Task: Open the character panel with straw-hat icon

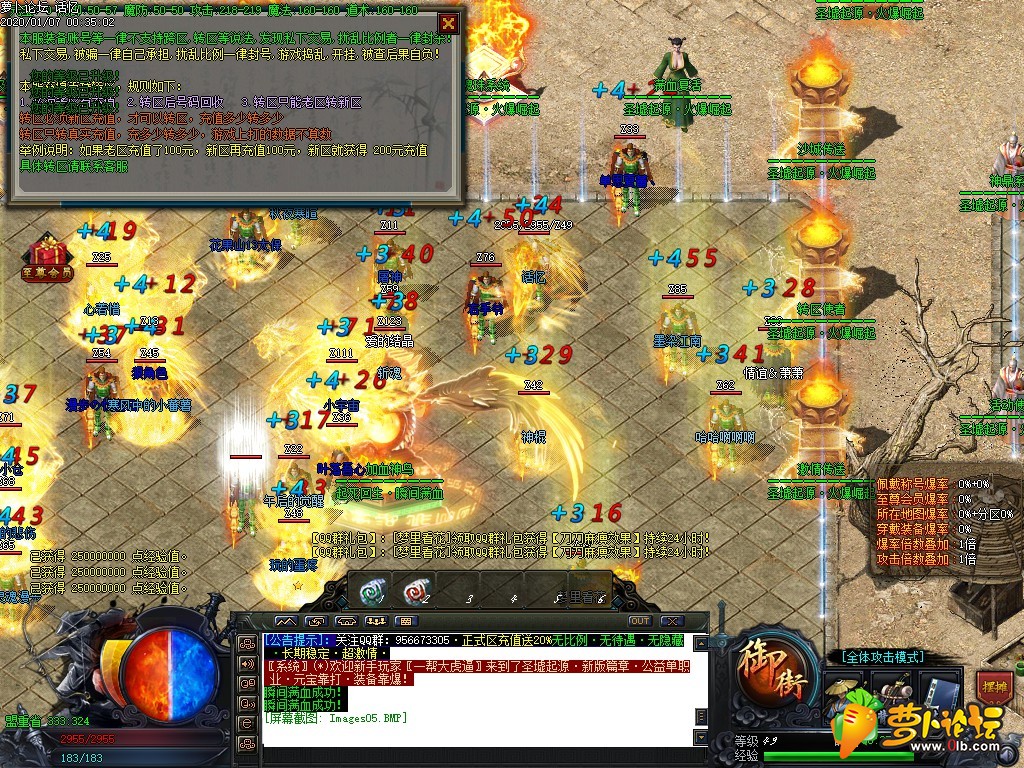Action: click(x=846, y=693)
